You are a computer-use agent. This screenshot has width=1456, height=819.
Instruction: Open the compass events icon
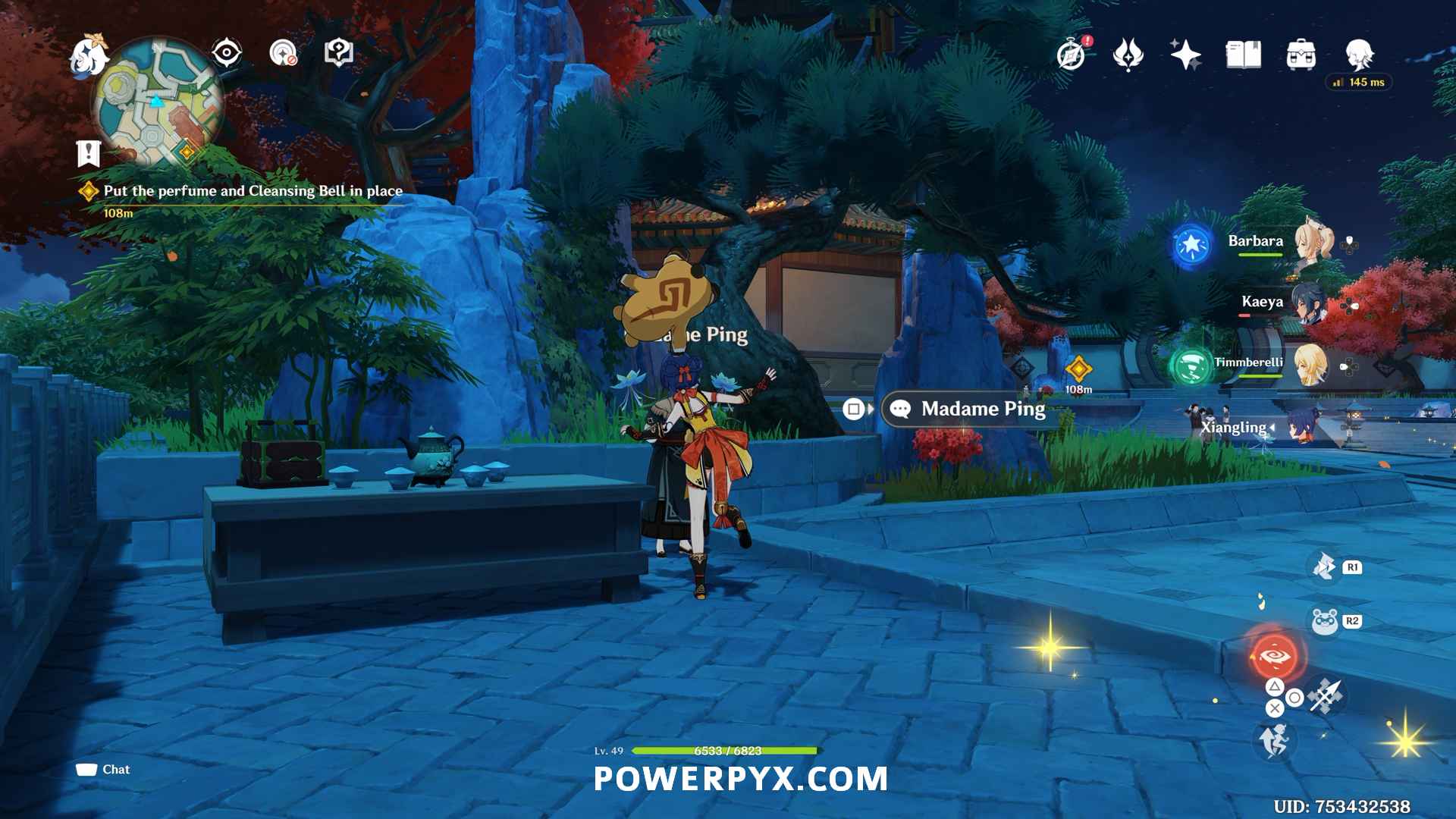tap(1072, 55)
